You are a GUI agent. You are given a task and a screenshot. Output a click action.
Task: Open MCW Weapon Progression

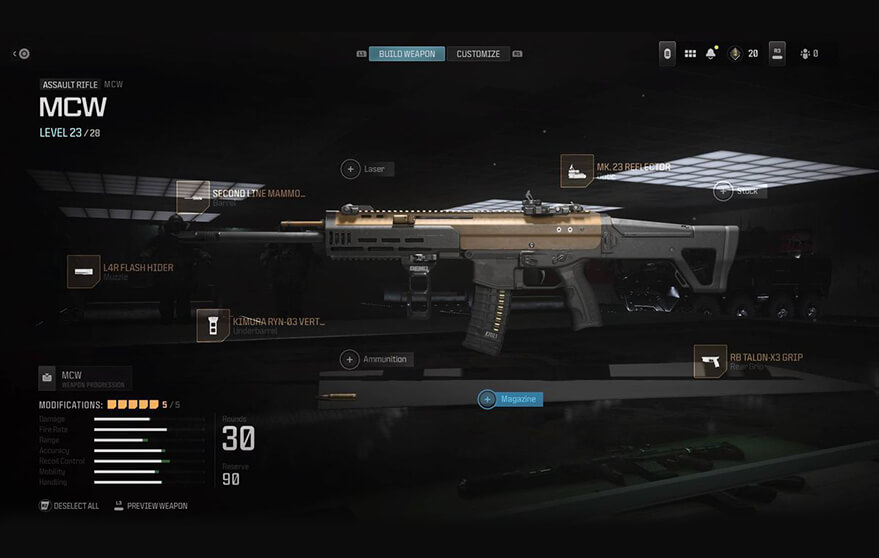(x=84, y=378)
